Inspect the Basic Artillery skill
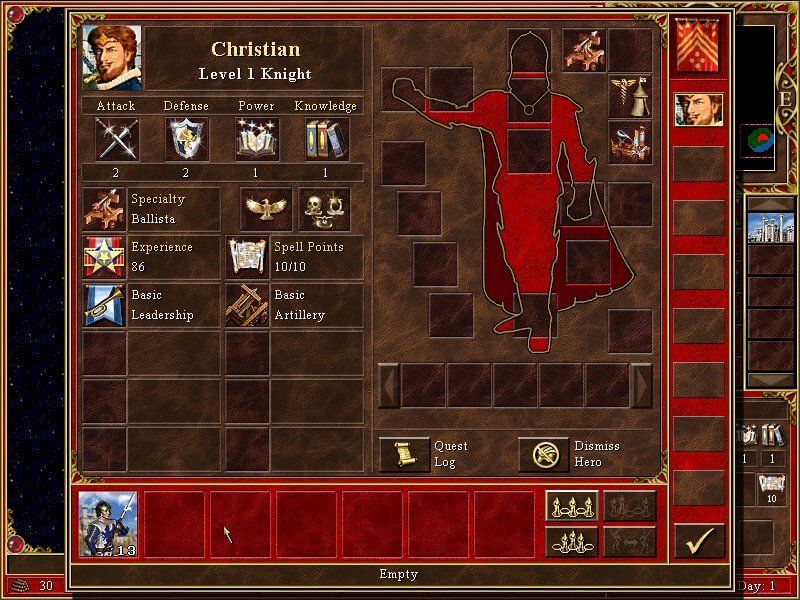Image resolution: width=800 pixels, height=600 pixels. coord(246,305)
